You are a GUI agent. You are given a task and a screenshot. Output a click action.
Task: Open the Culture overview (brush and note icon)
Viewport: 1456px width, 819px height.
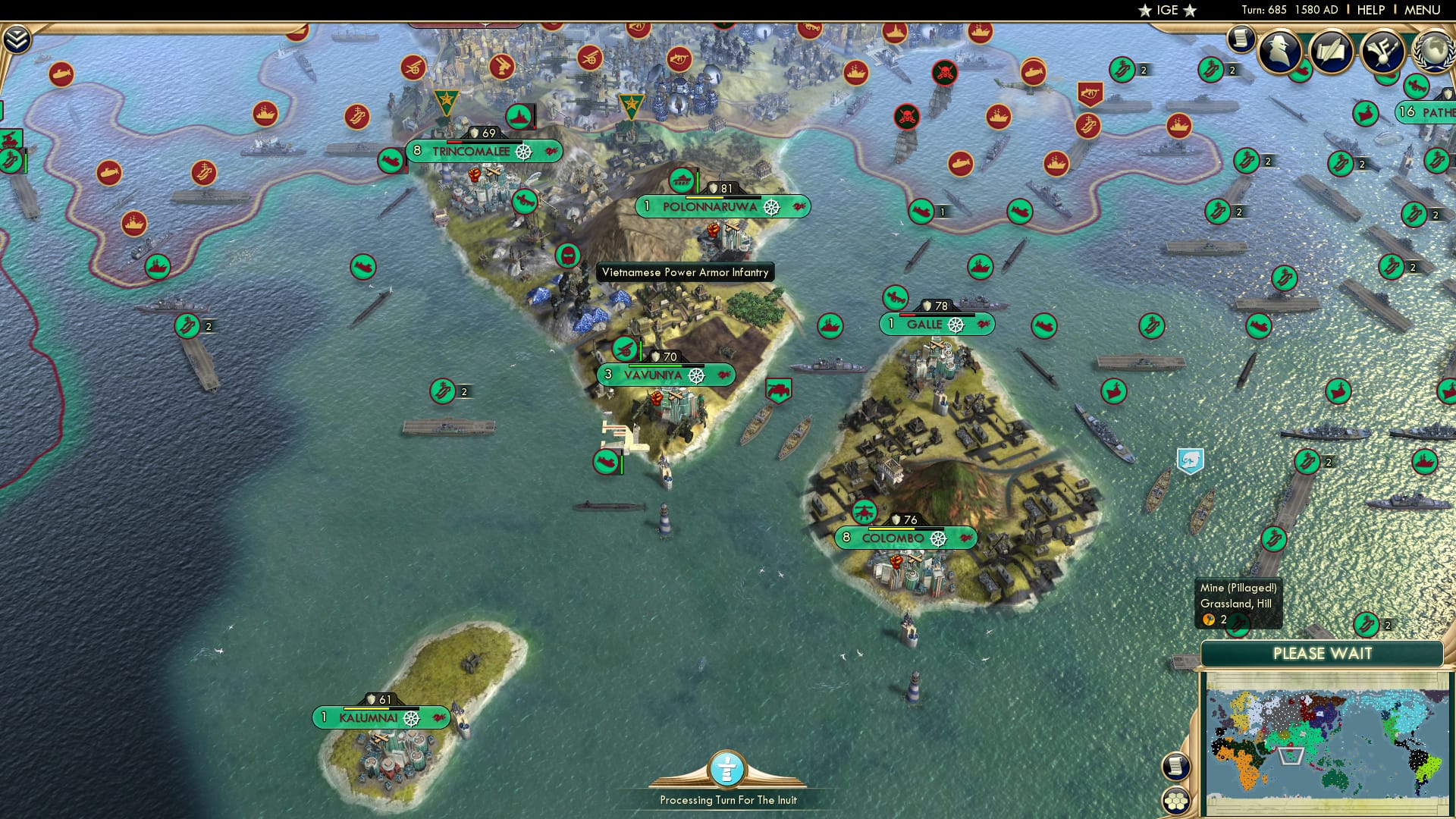tap(1384, 52)
